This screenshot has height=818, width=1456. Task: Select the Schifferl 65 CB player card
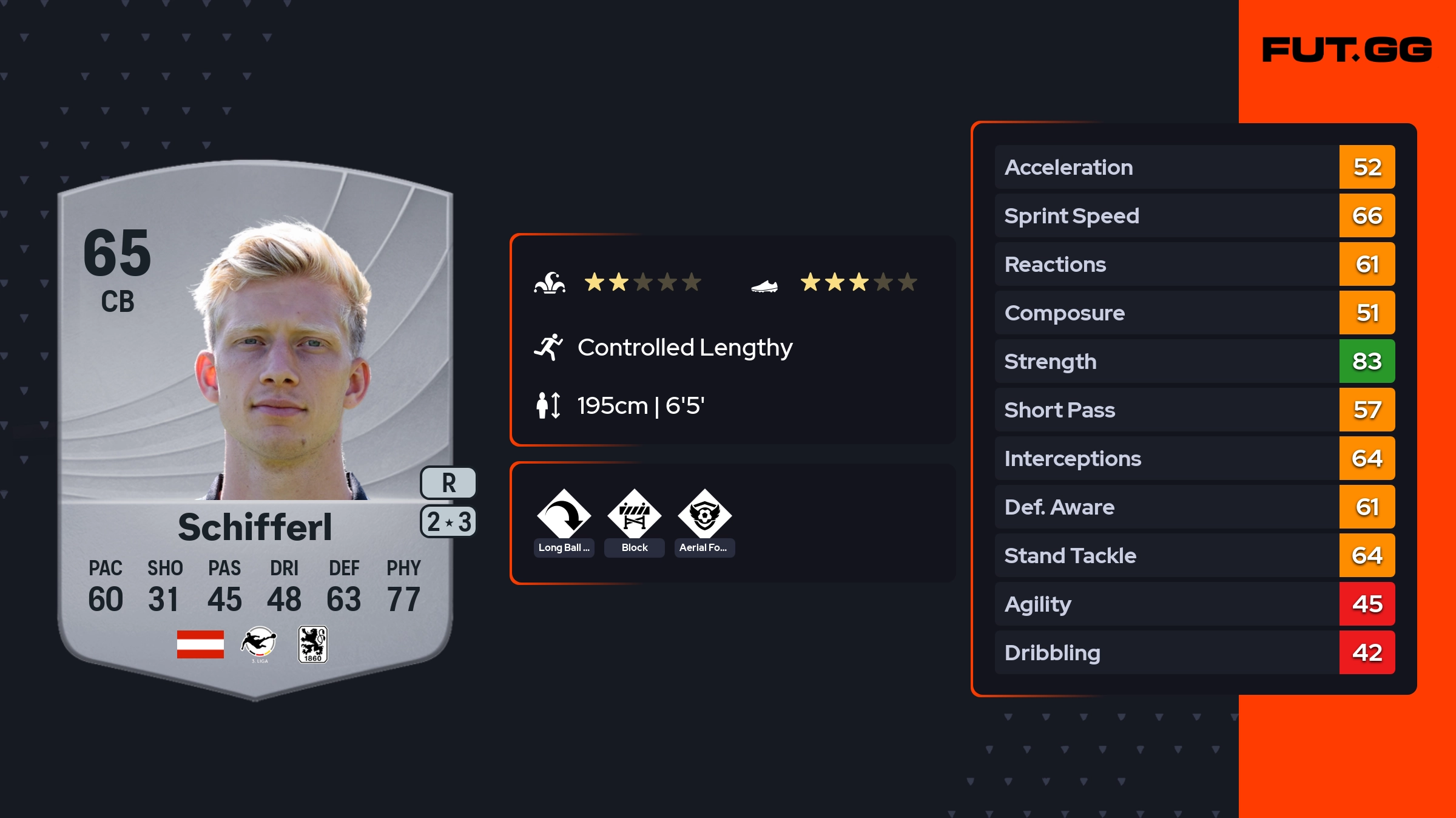click(x=255, y=425)
